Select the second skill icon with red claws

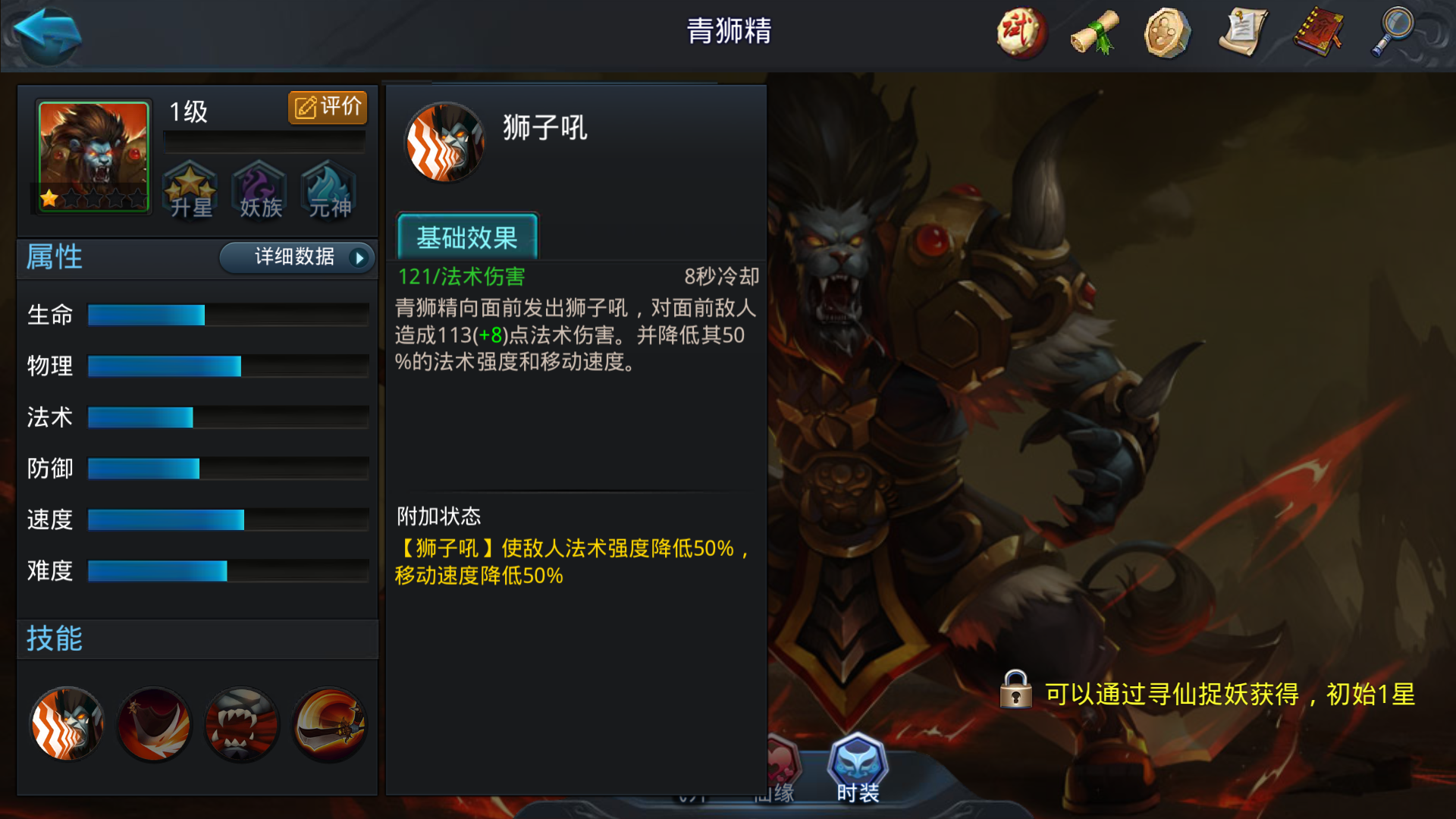point(153,724)
